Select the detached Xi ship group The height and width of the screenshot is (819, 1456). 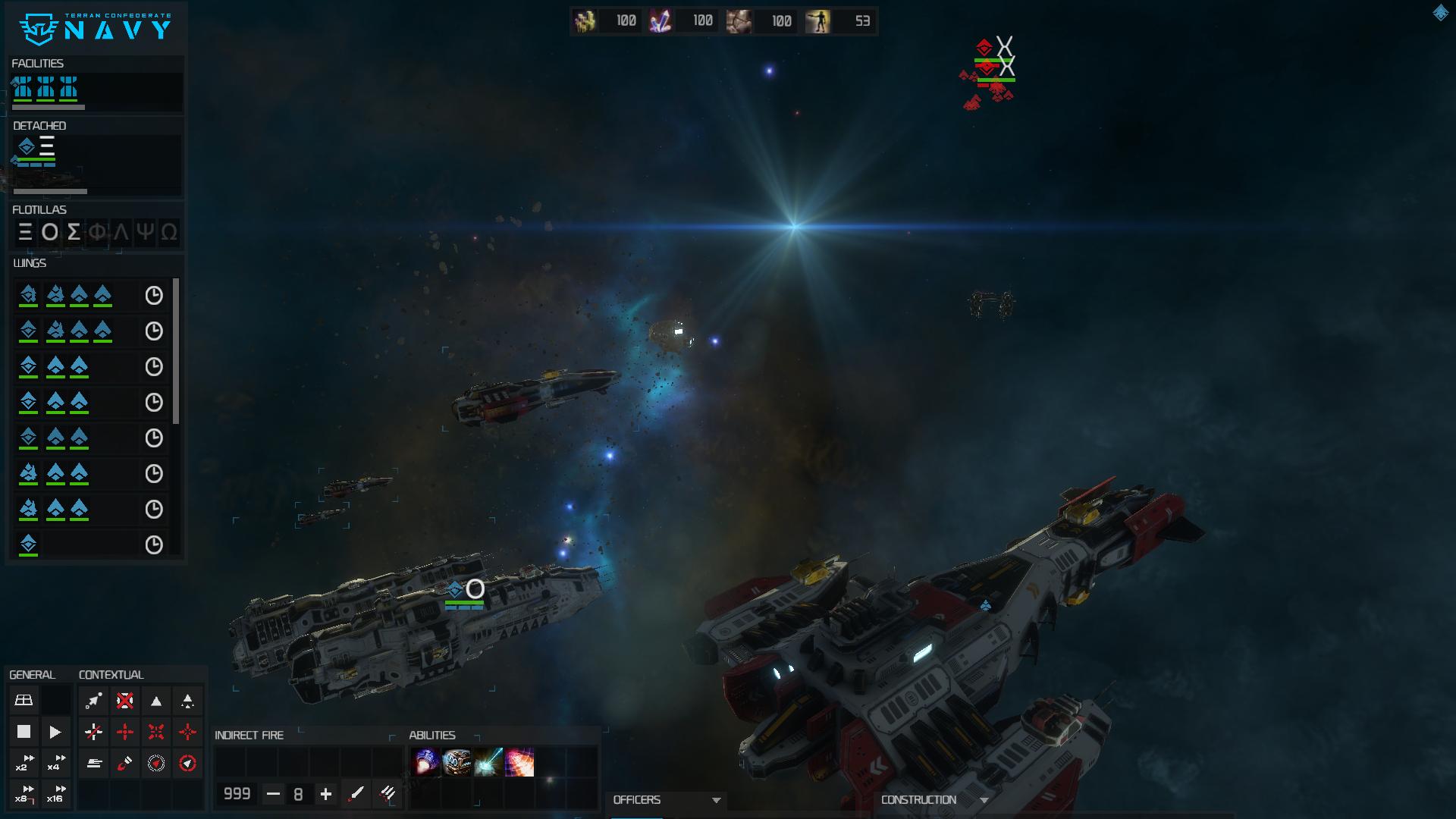tap(36, 148)
